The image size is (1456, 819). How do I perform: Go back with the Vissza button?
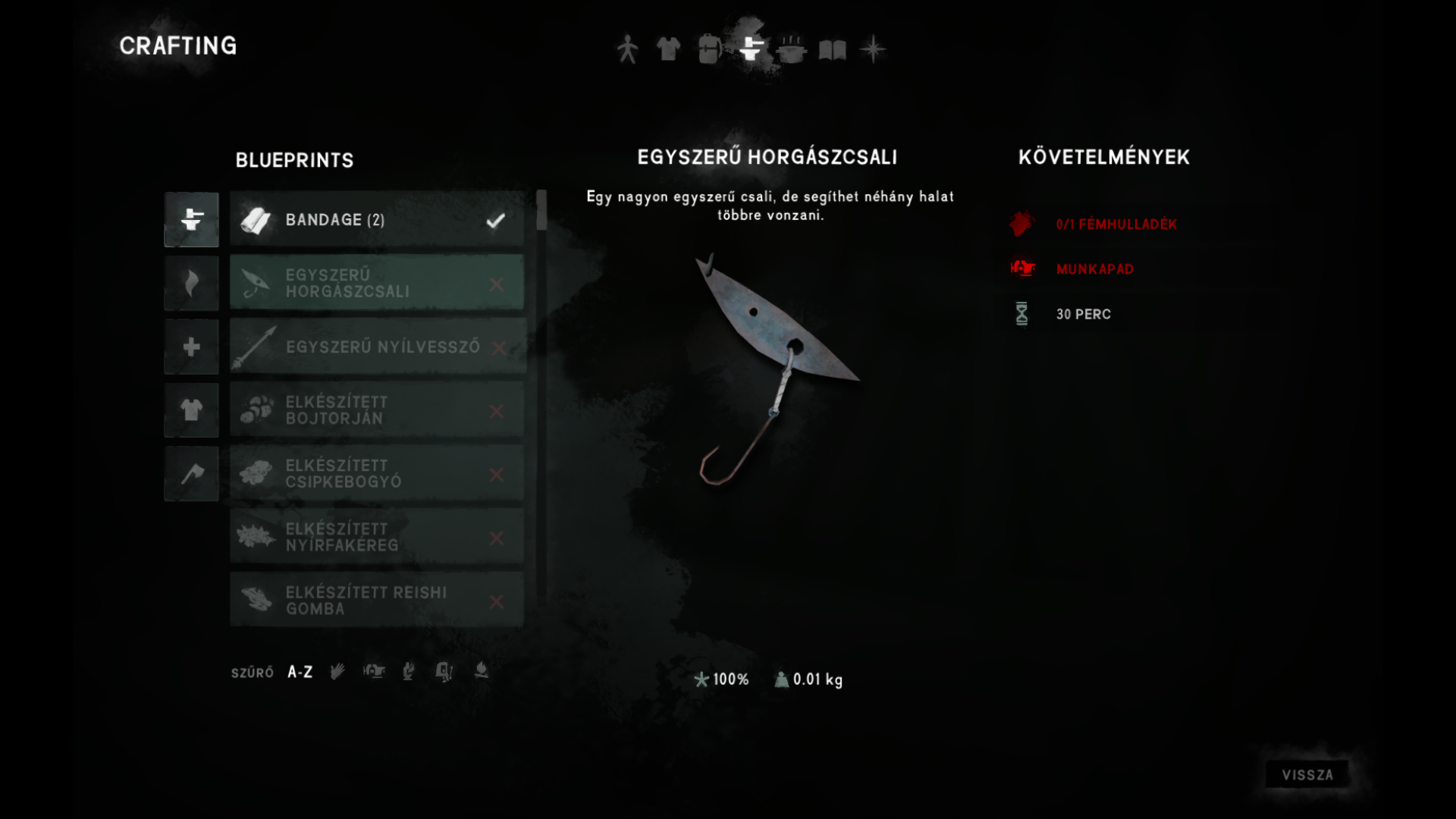(x=1307, y=775)
